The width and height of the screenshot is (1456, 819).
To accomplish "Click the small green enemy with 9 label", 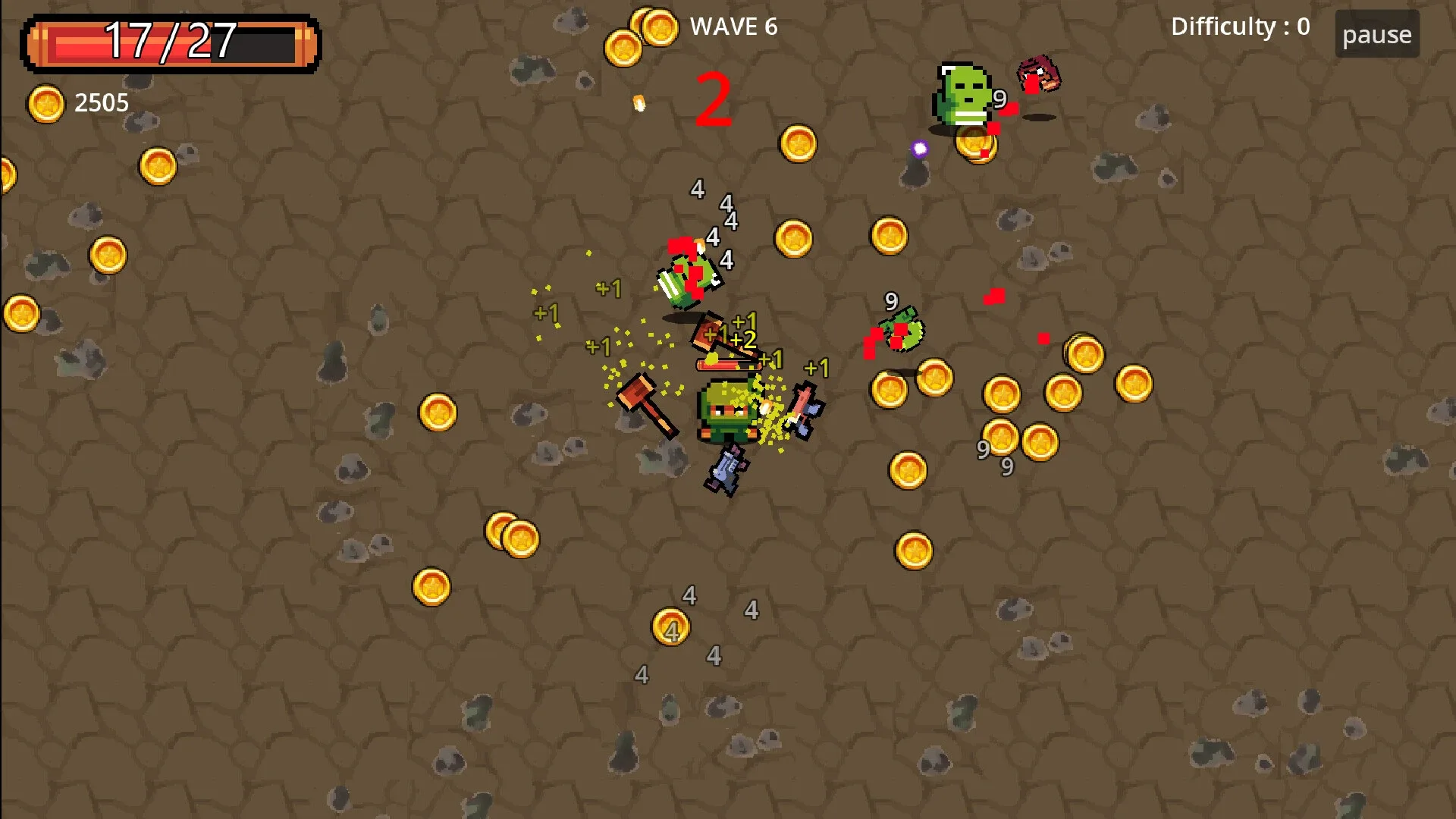I will (x=902, y=330).
